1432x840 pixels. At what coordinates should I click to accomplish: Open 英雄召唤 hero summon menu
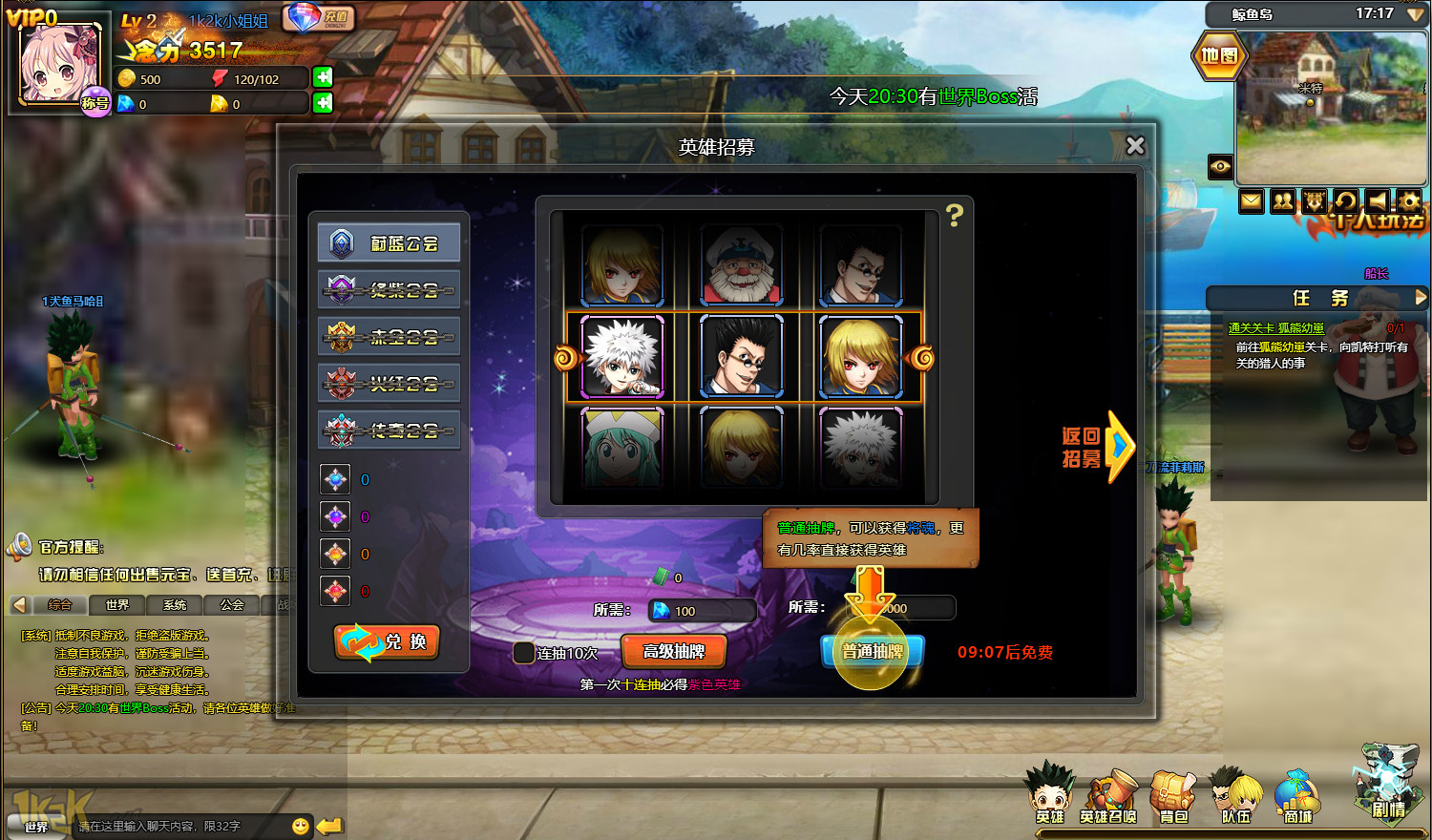[x=1108, y=798]
